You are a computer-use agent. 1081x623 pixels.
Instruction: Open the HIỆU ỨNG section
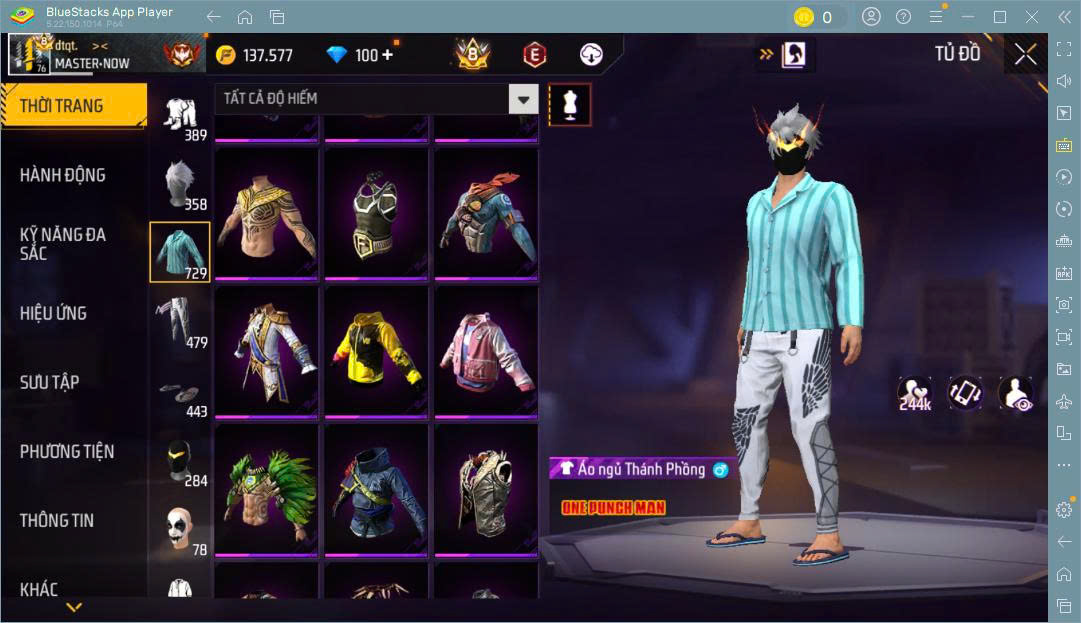click(53, 313)
